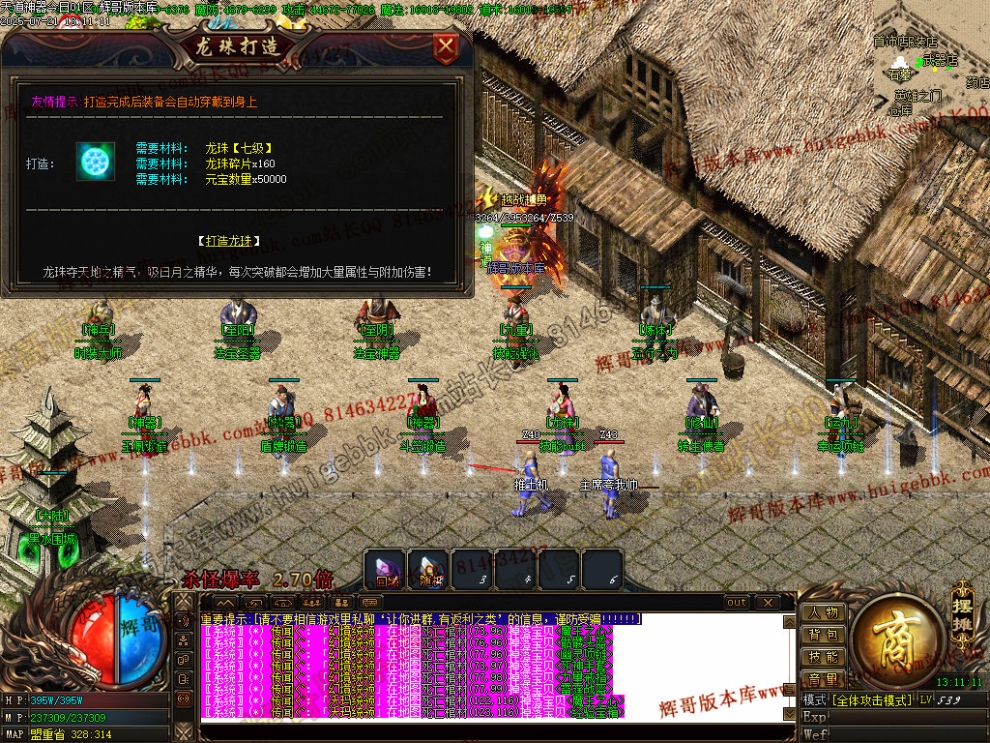Click the chat window 'out' button
Screen dimensions: 990x743
tap(737, 603)
